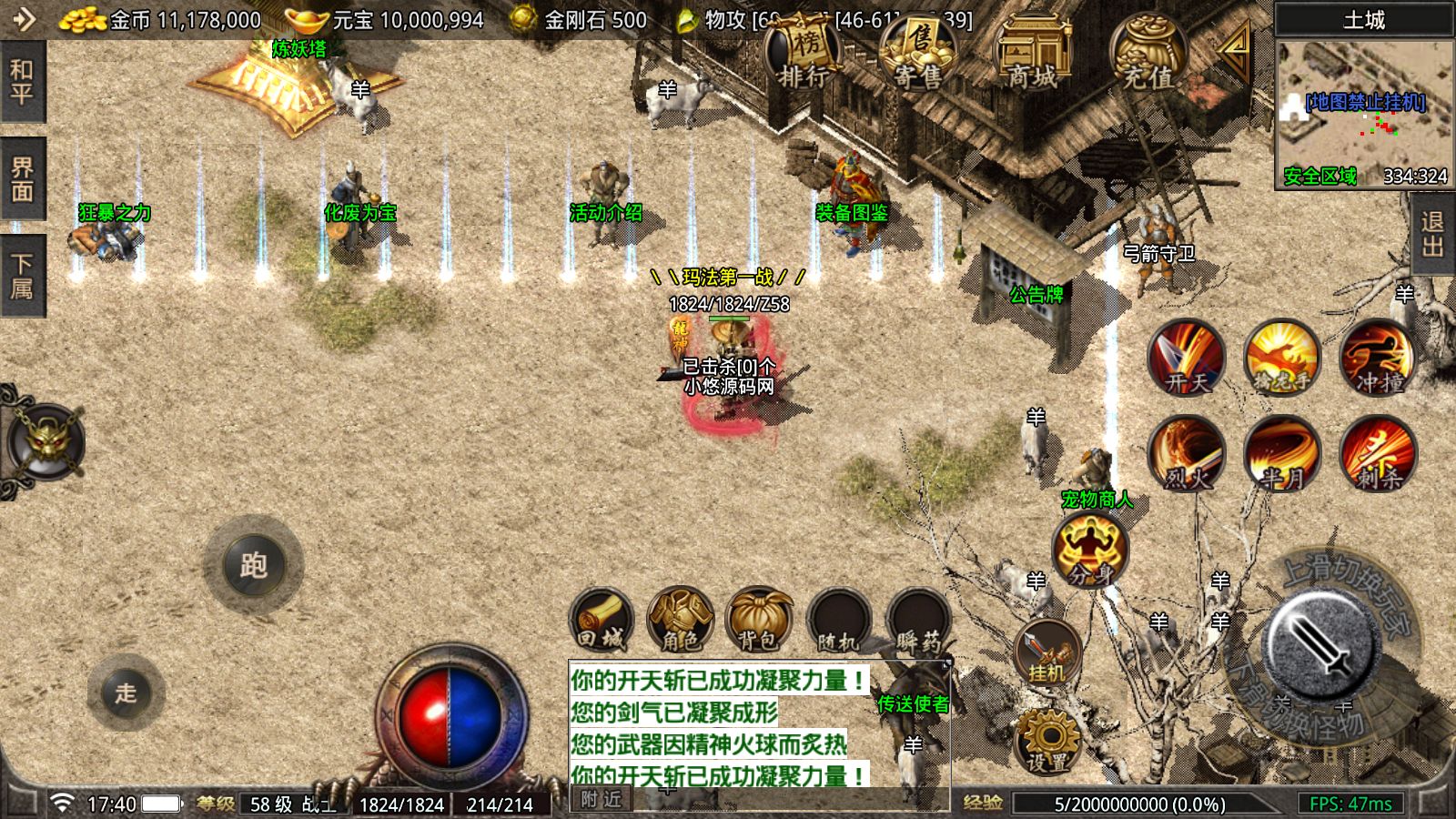The image size is (1456, 819).
Task: Open the 寄售 consignment market
Action: pyautogui.click(x=917, y=56)
